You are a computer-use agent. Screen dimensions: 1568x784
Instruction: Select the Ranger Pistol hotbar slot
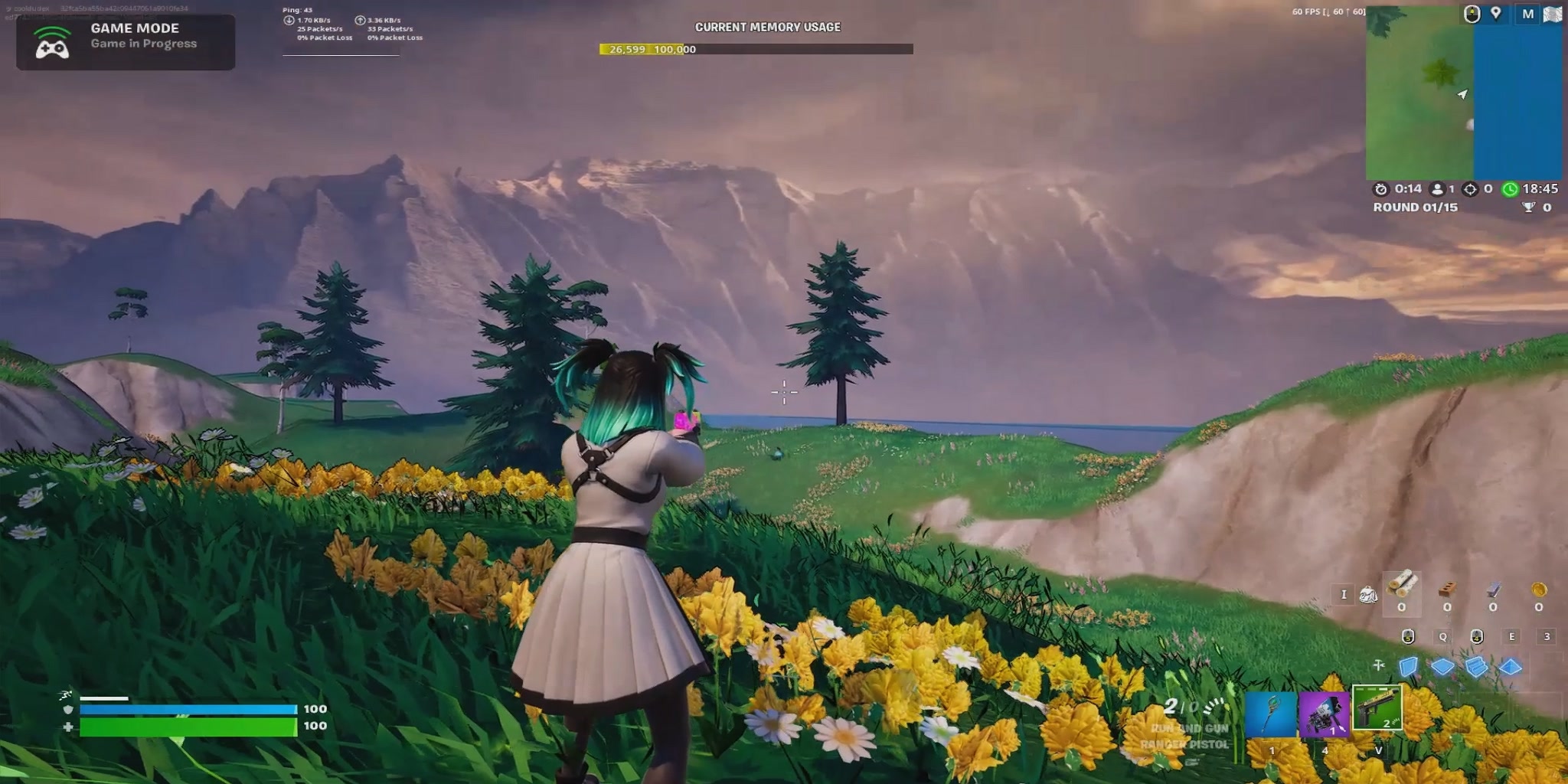1377,708
